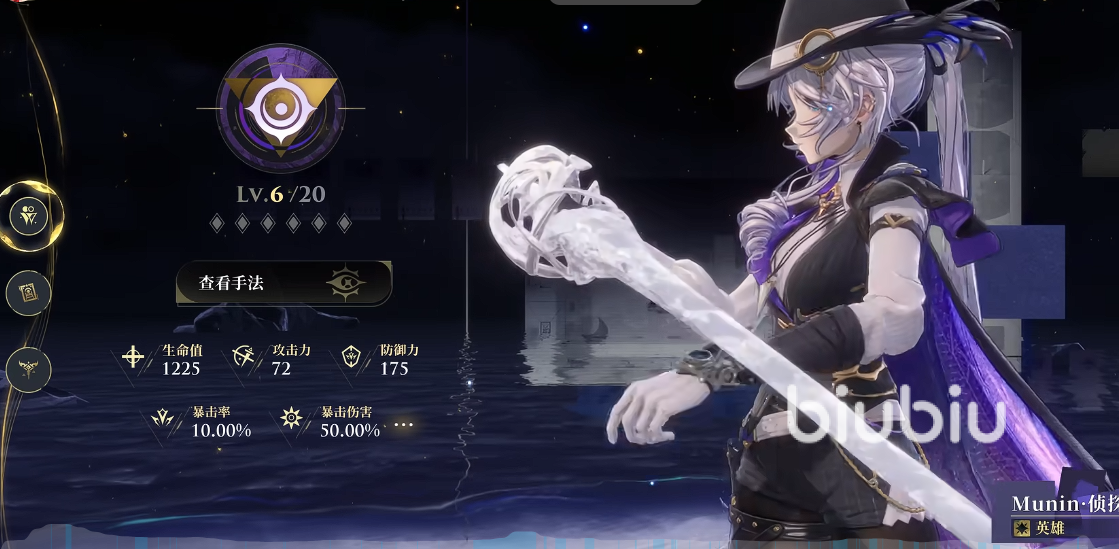The width and height of the screenshot is (1119, 549).
Task: Click the purple eye class emblem
Action: point(281,109)
